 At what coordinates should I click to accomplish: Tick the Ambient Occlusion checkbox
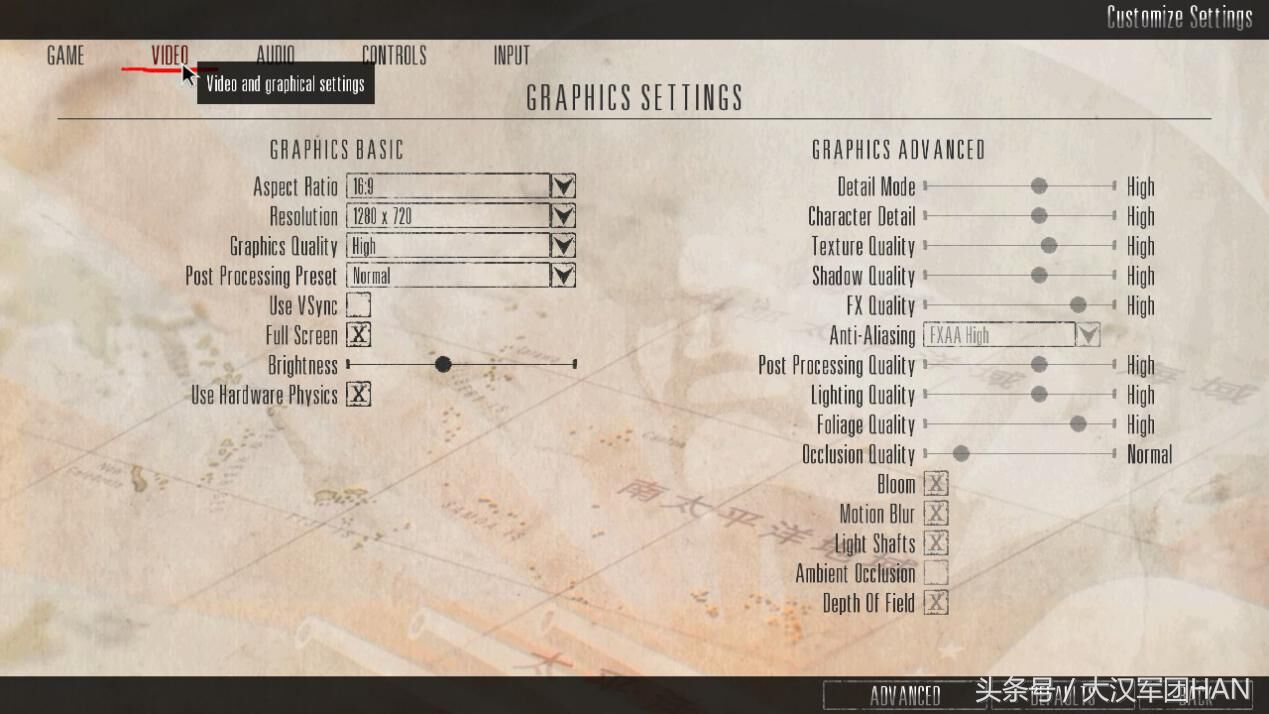(936, 573)
